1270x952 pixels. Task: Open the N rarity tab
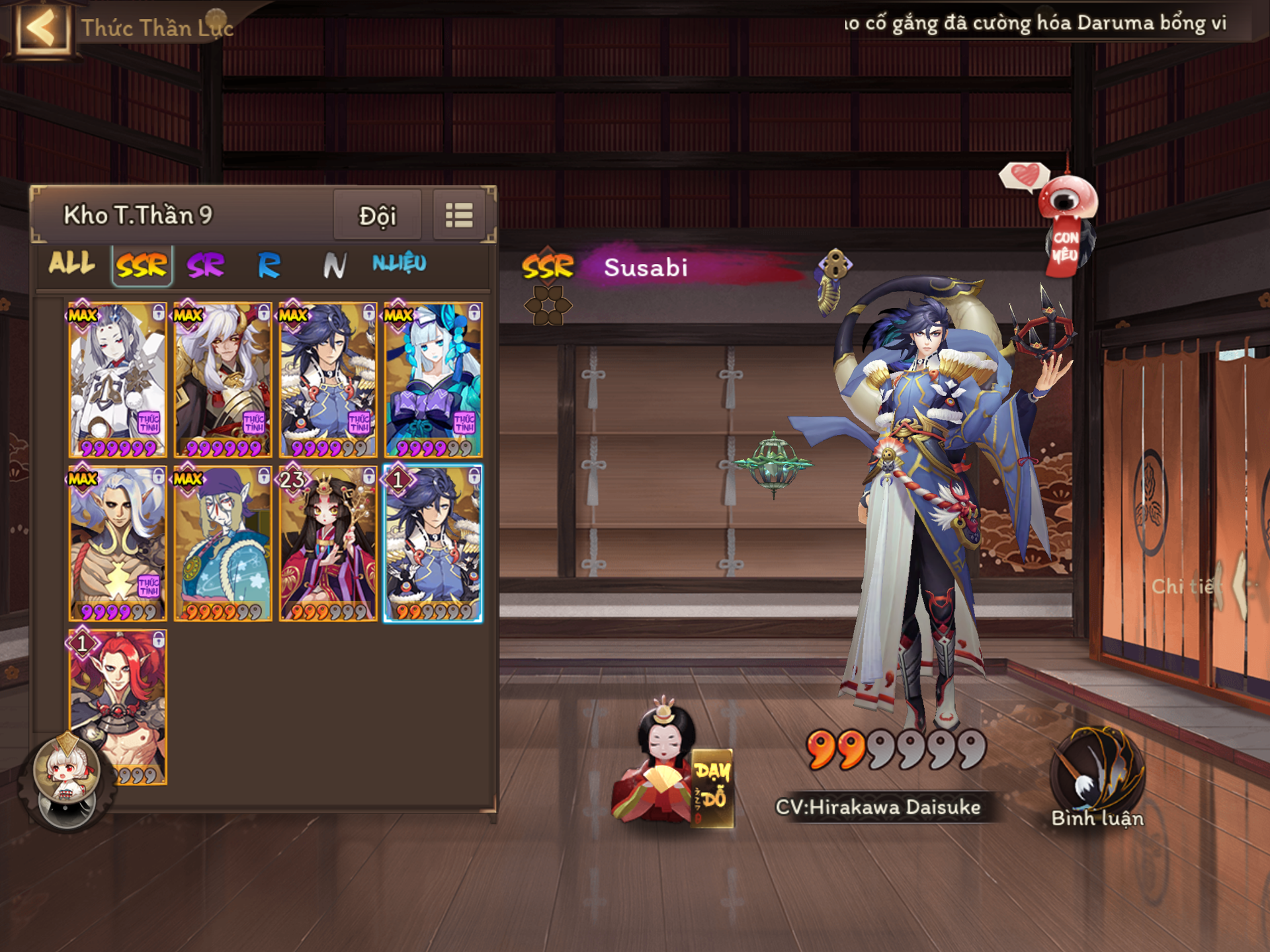coord(334,266)
